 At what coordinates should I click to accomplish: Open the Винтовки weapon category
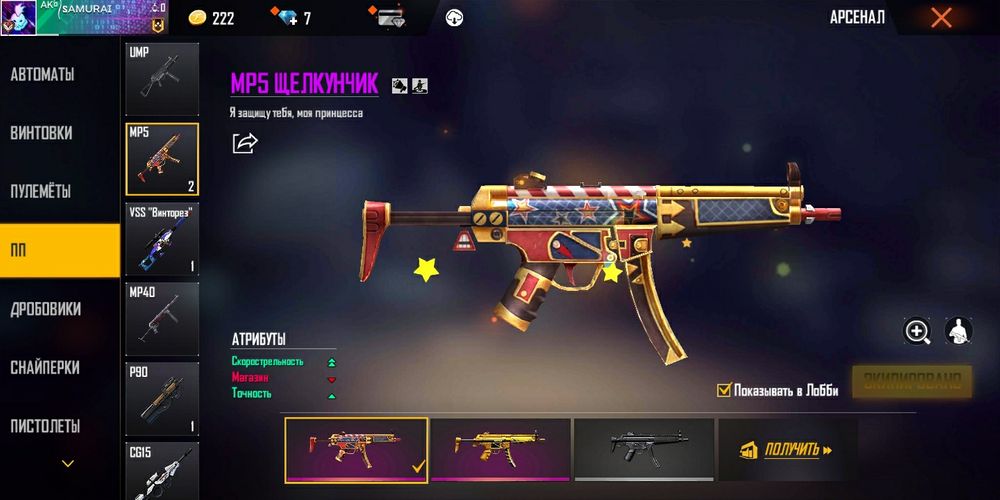pyautogui.click(x=41, y=133)
